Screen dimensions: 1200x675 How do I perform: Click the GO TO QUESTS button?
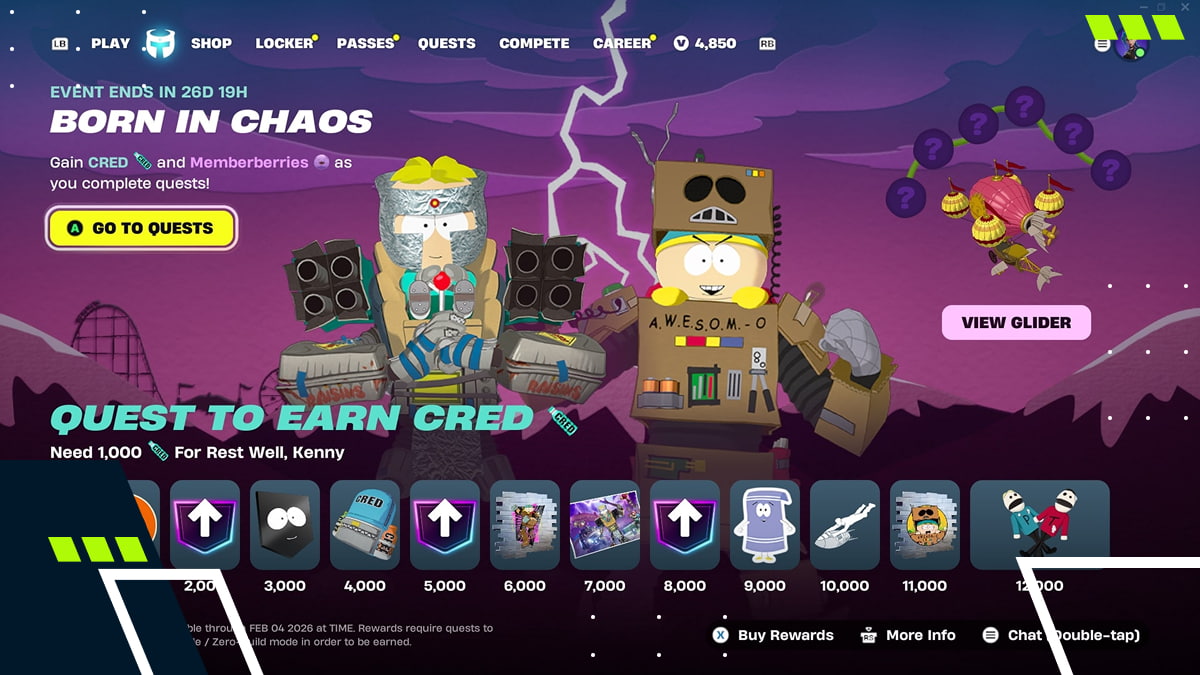pos(141,228)
